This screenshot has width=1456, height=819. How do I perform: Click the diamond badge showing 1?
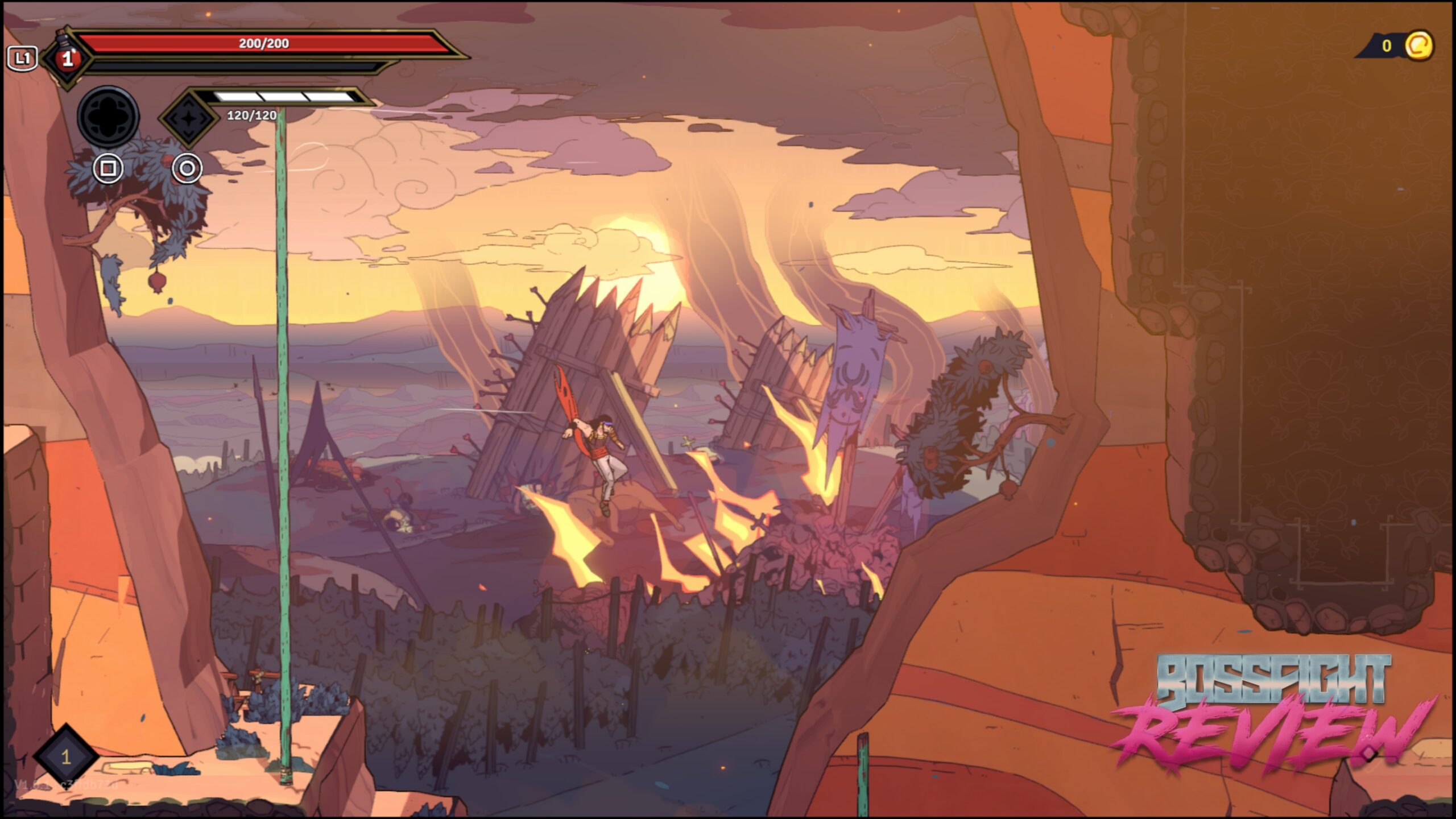tap(66, 756)
